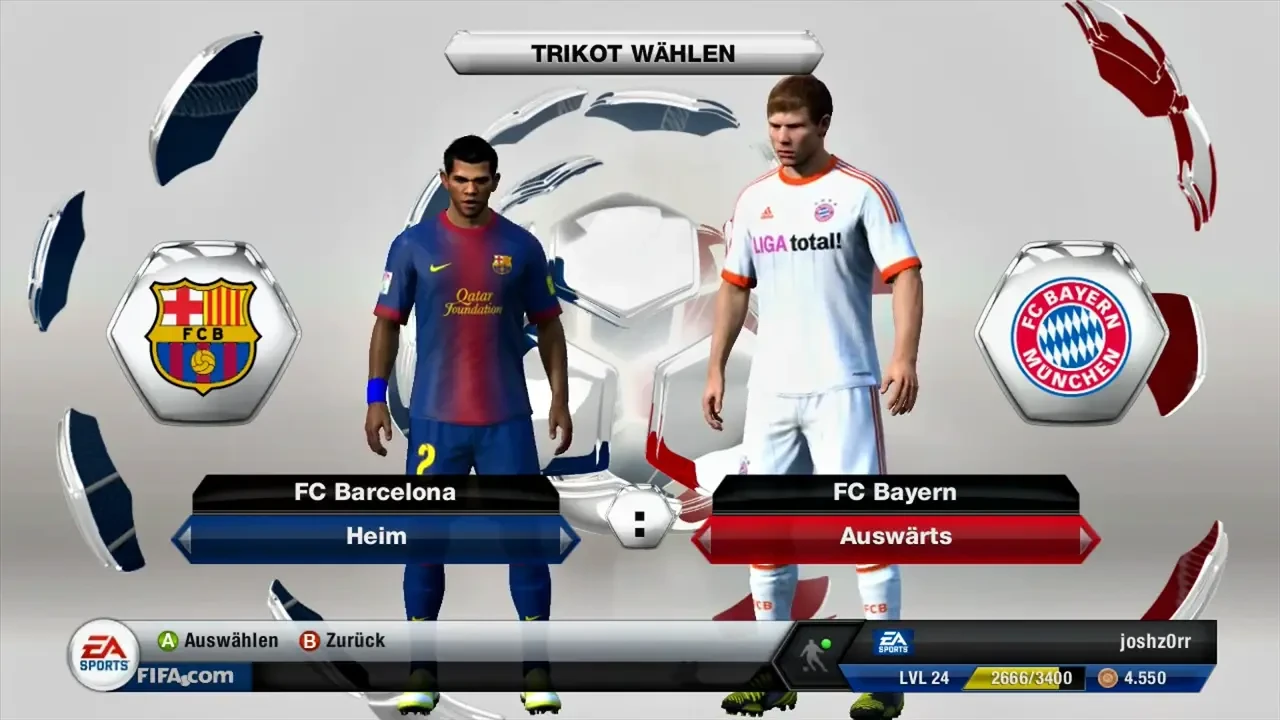Select the FC Bayern name banner
This screenshot has width=1280, height=720.
893,492
